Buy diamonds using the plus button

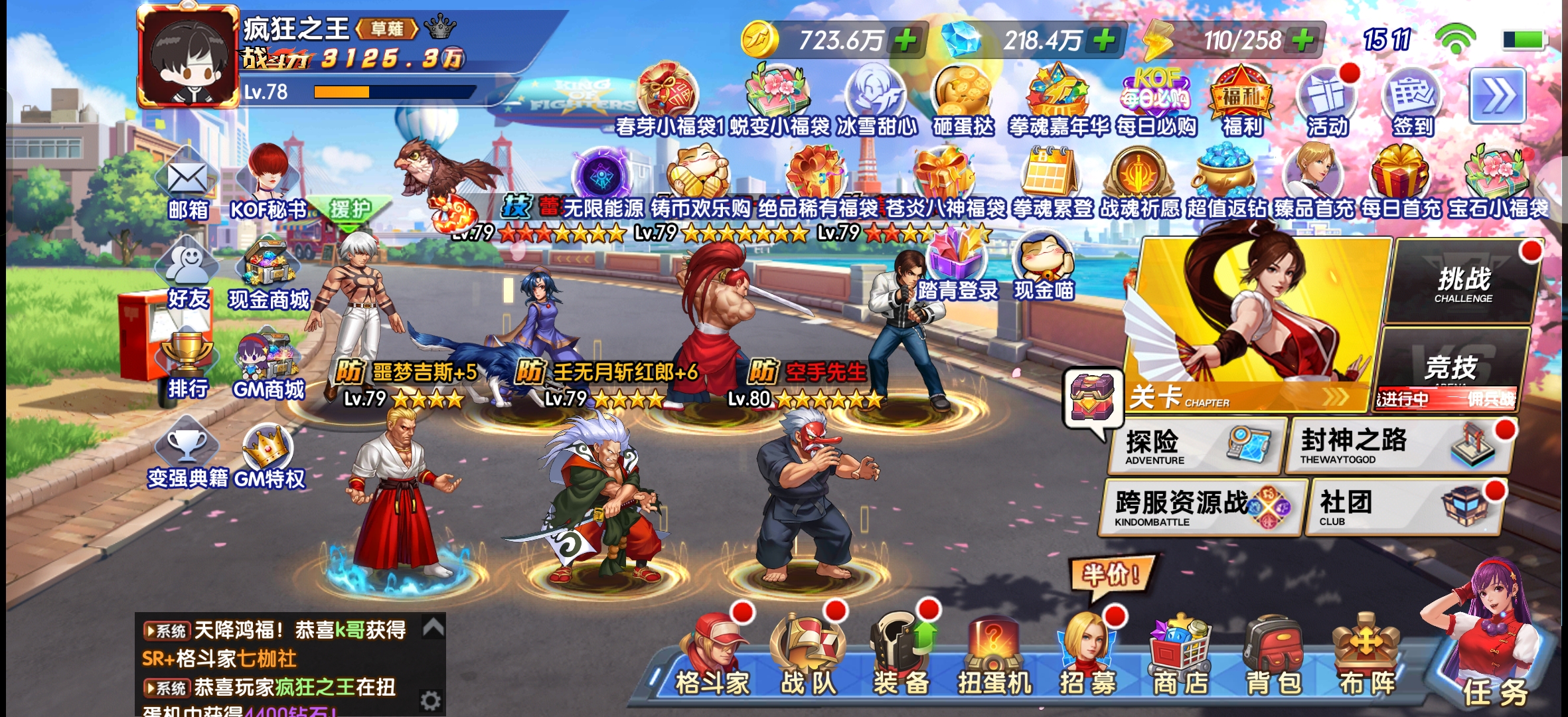(x=1105, y=40)
